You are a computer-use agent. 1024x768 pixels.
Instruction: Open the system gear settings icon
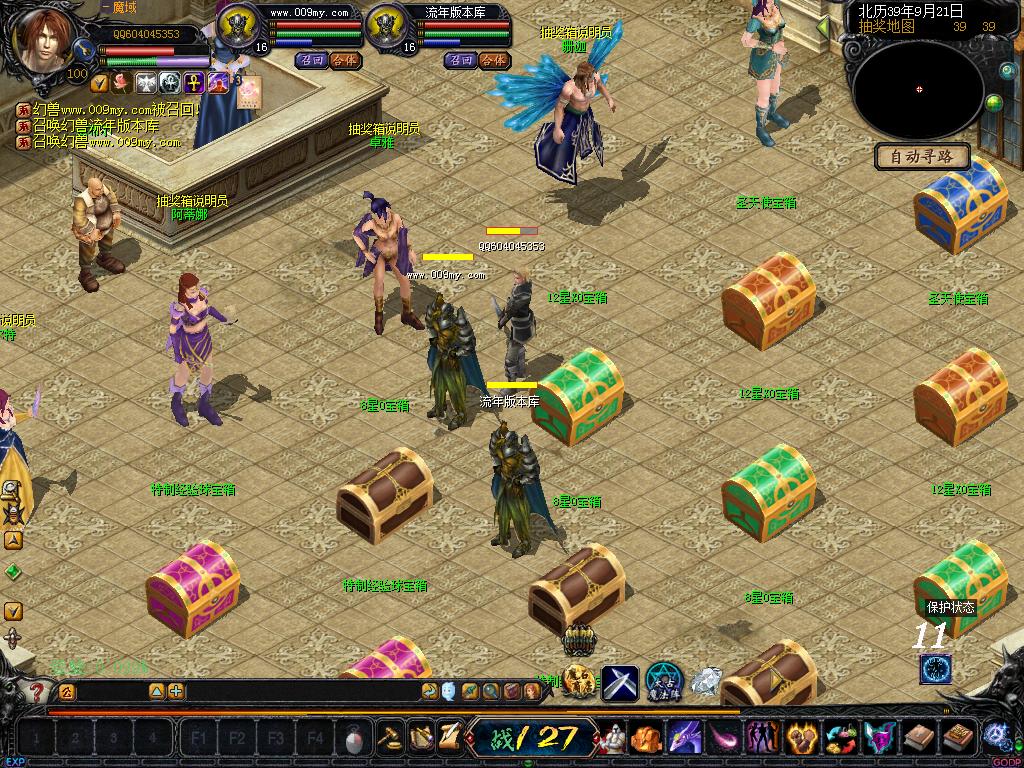[996, 735]
